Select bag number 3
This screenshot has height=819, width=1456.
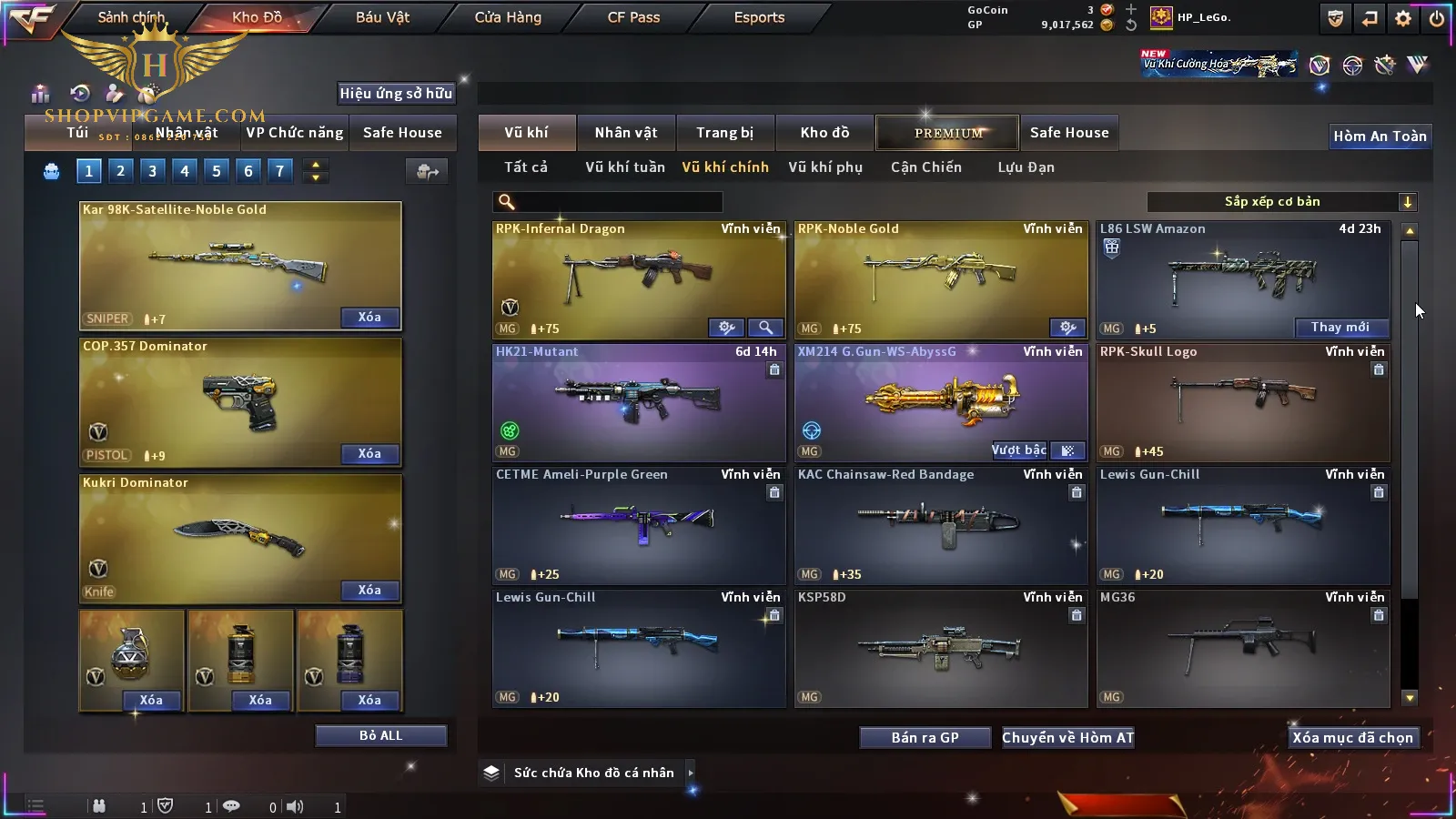tap(152, 170)
